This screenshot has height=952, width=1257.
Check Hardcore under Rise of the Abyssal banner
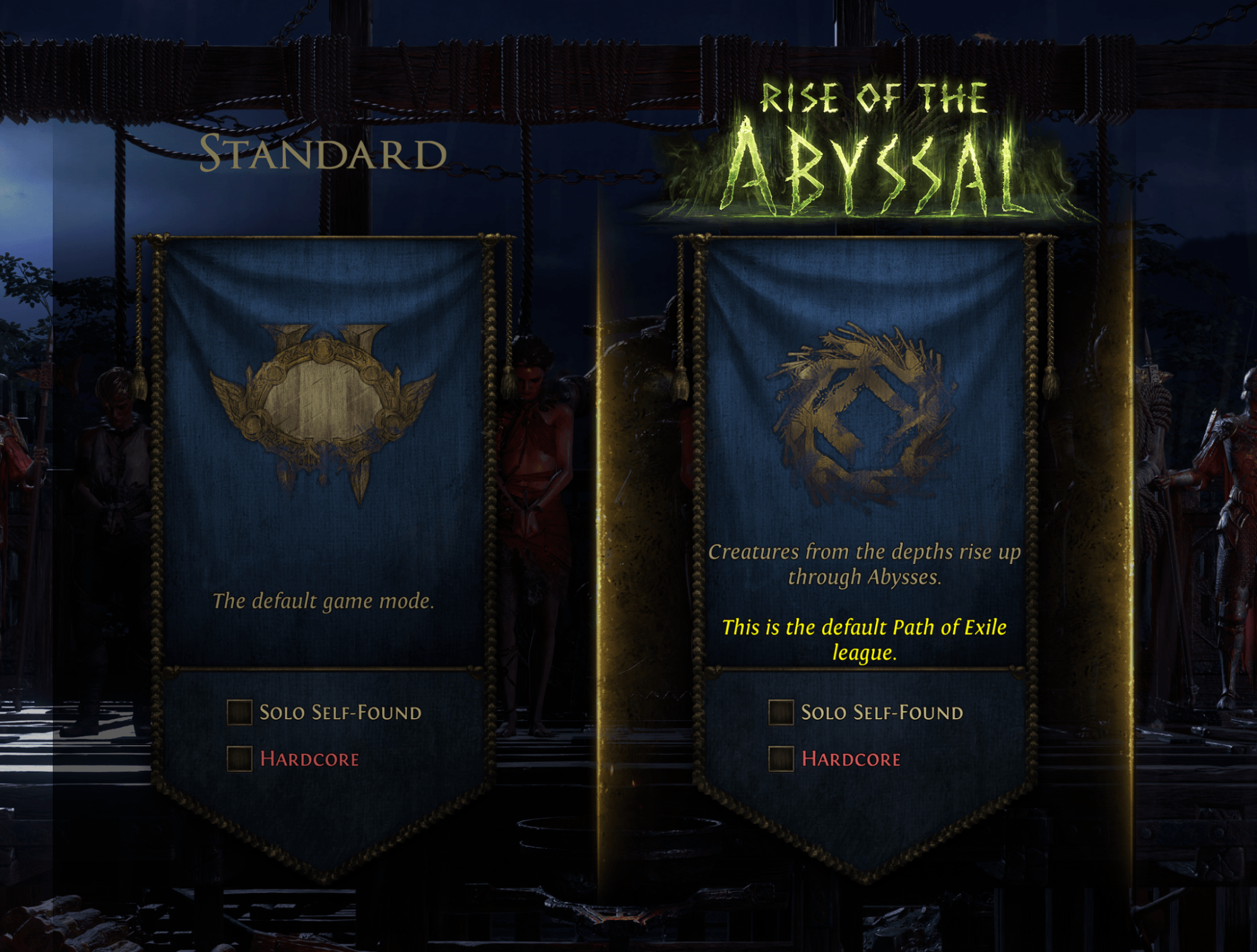tap(781, 759)
